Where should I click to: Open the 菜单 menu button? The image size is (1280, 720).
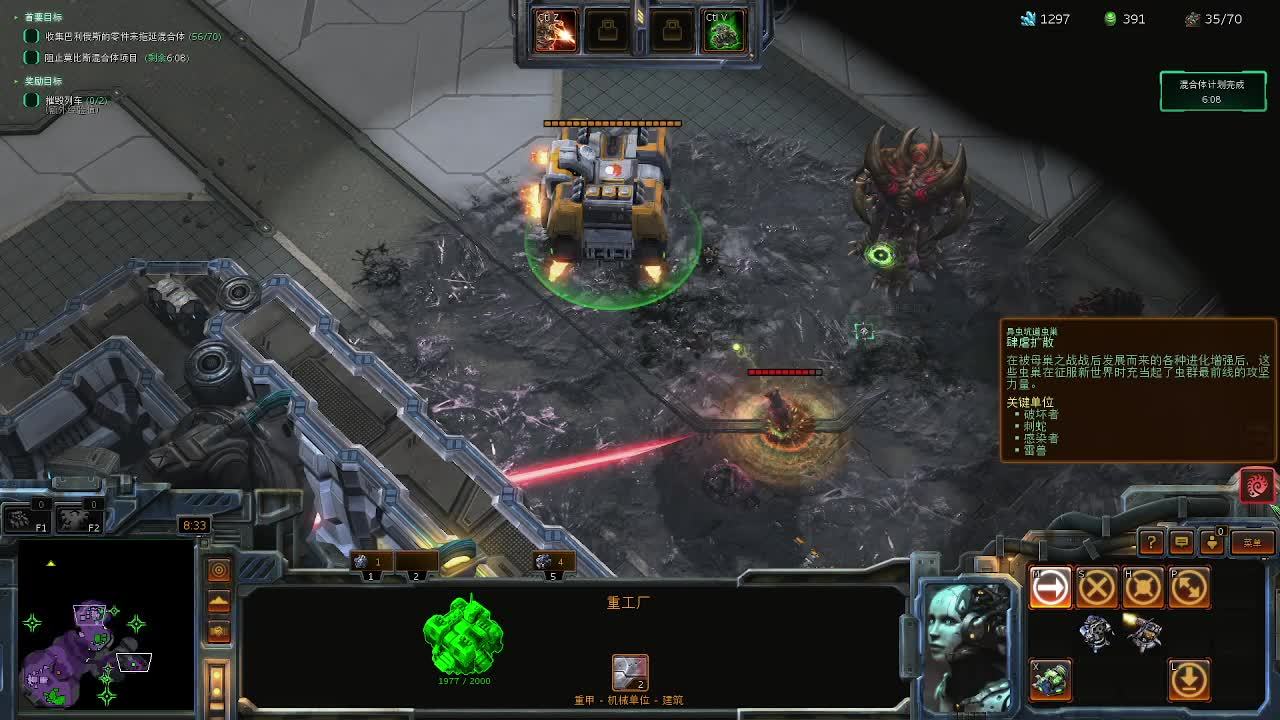[1252, 542]
